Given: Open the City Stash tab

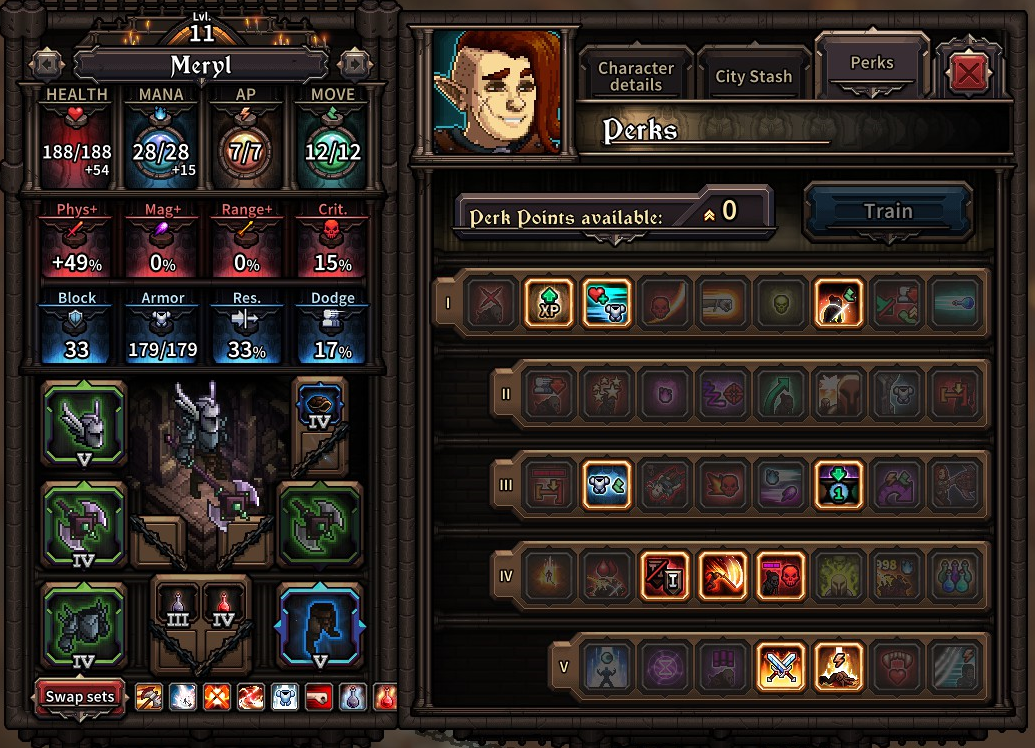Looking at the screenshot, I should [753, 76].
